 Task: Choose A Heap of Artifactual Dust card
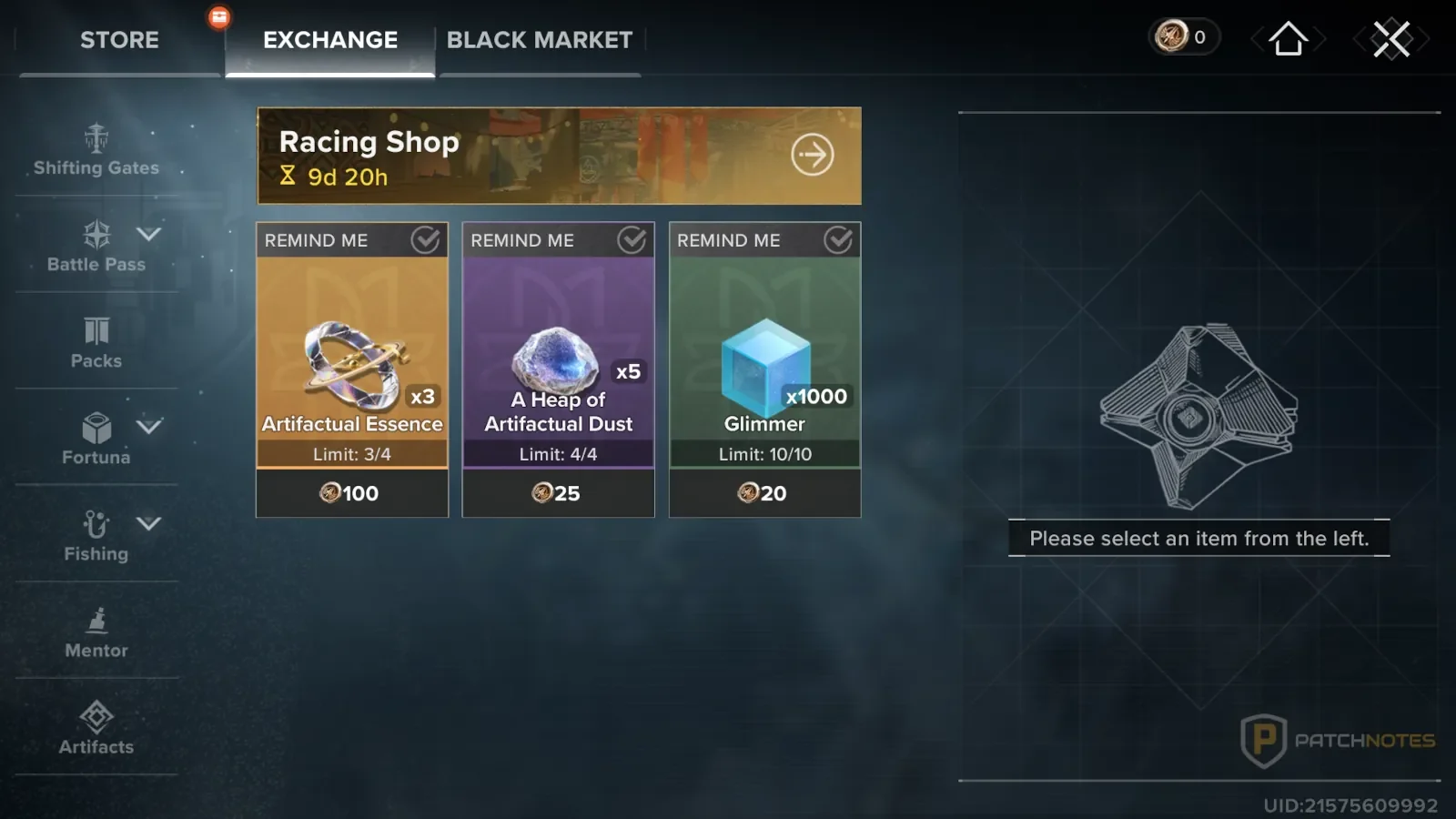[558, 364]
